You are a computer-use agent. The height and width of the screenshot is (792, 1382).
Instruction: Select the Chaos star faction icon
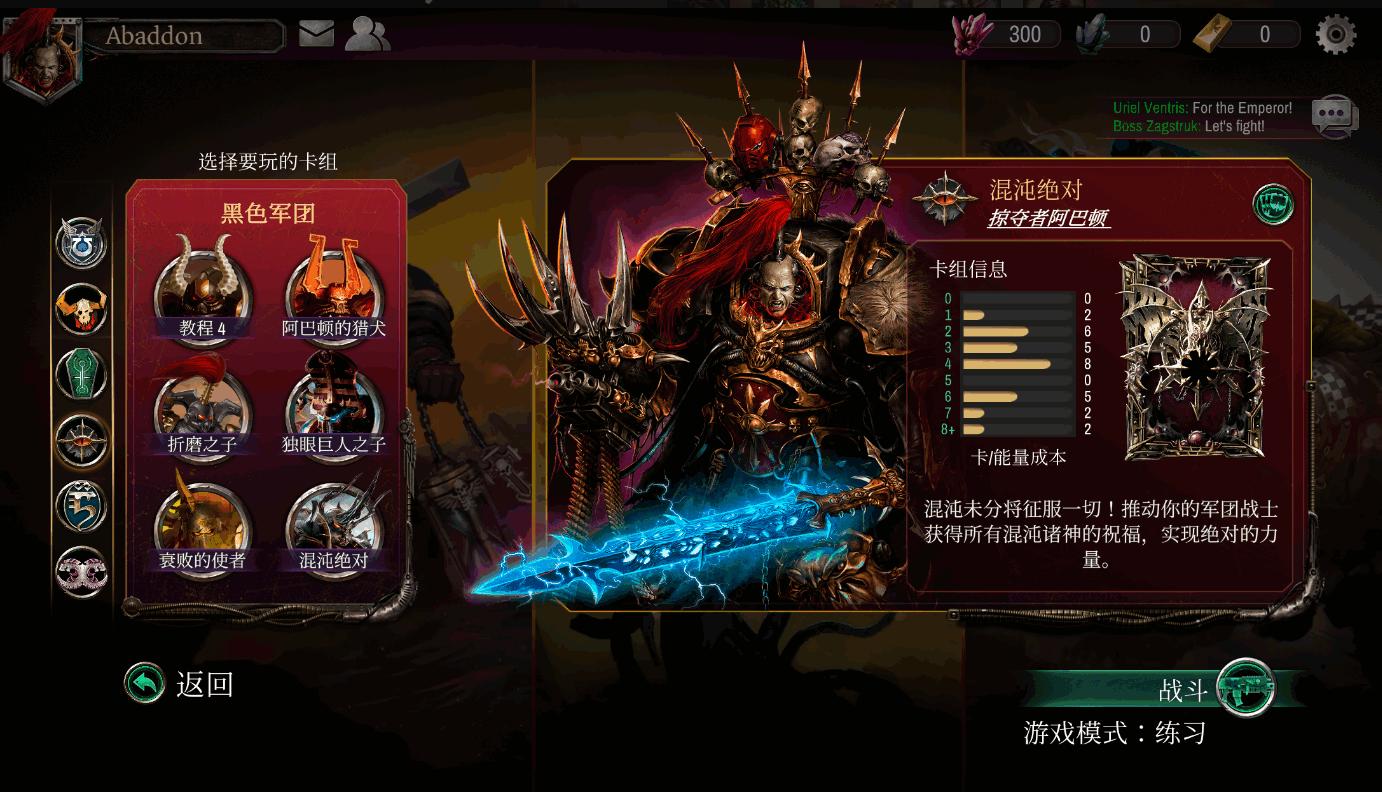(x=81, y=440)
